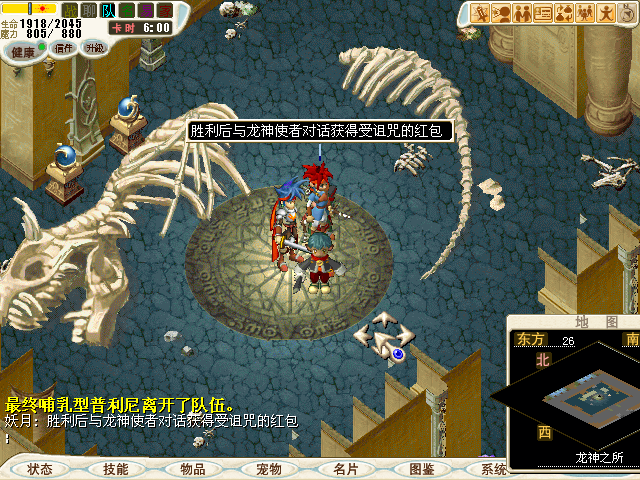The height and width of the screenshot is (480, 640).
Task: Open the 图鉴 encyclopedia menu
Action: [x=421, y=469]
